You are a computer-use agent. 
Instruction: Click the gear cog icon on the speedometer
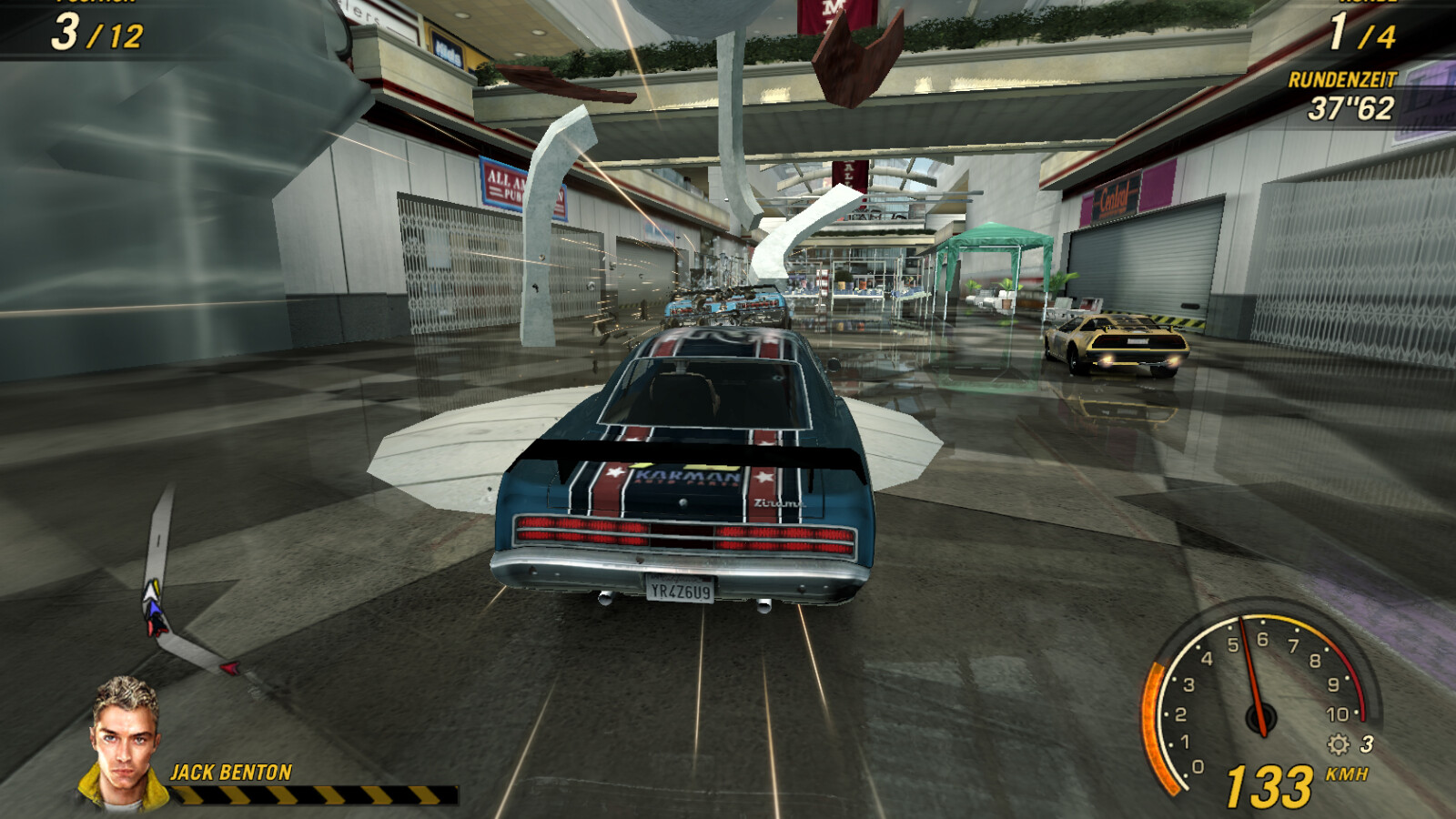pyautogui.click(x=1338, y=744)
